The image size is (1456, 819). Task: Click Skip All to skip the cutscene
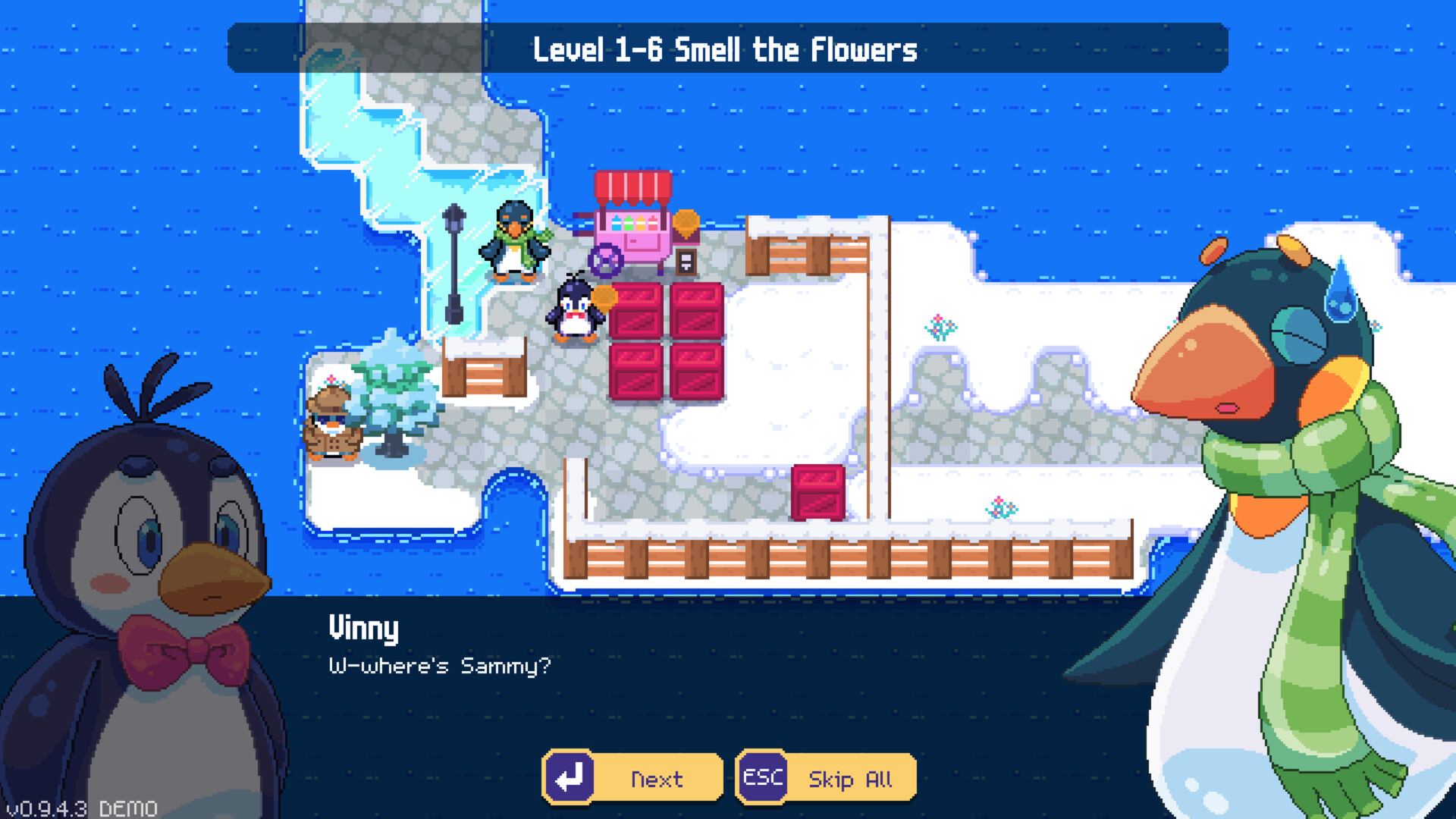[x=851, y=778]
